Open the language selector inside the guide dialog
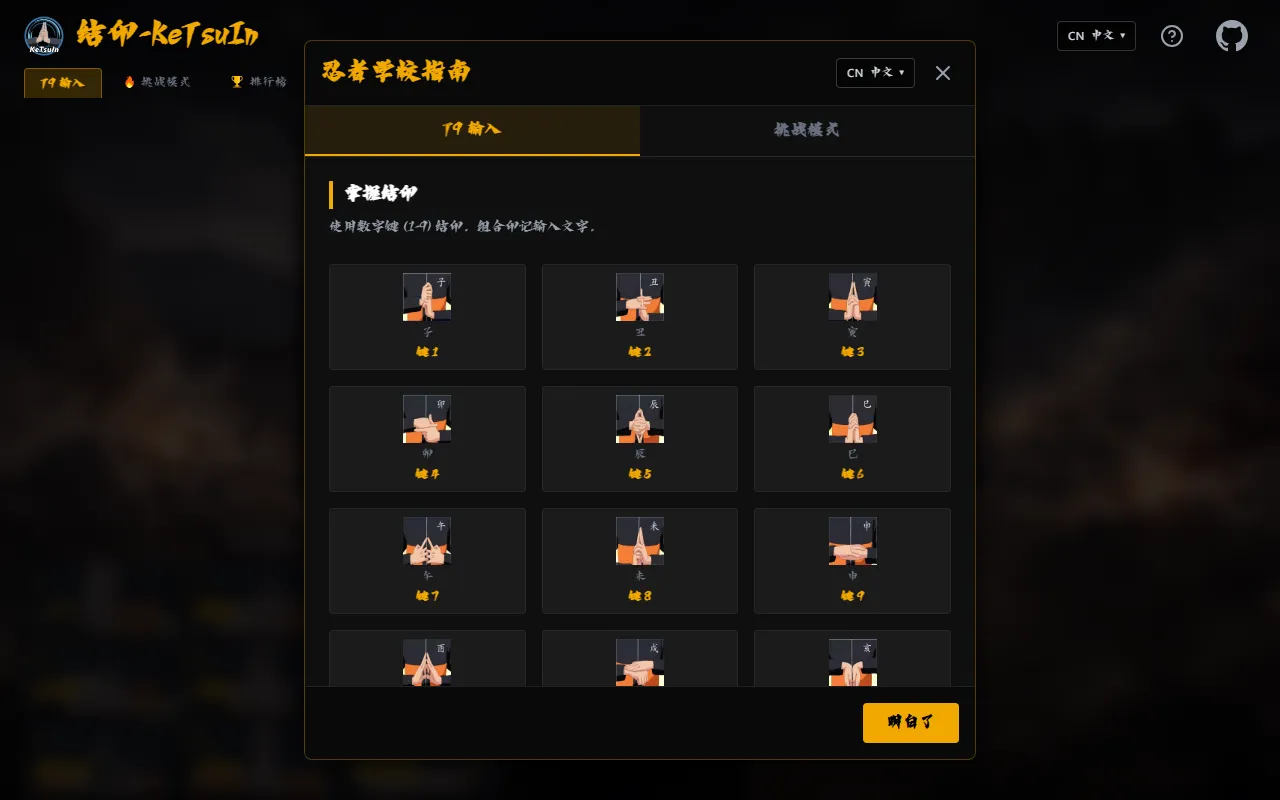The image size is (1280, 800). [x=875, y=72]
